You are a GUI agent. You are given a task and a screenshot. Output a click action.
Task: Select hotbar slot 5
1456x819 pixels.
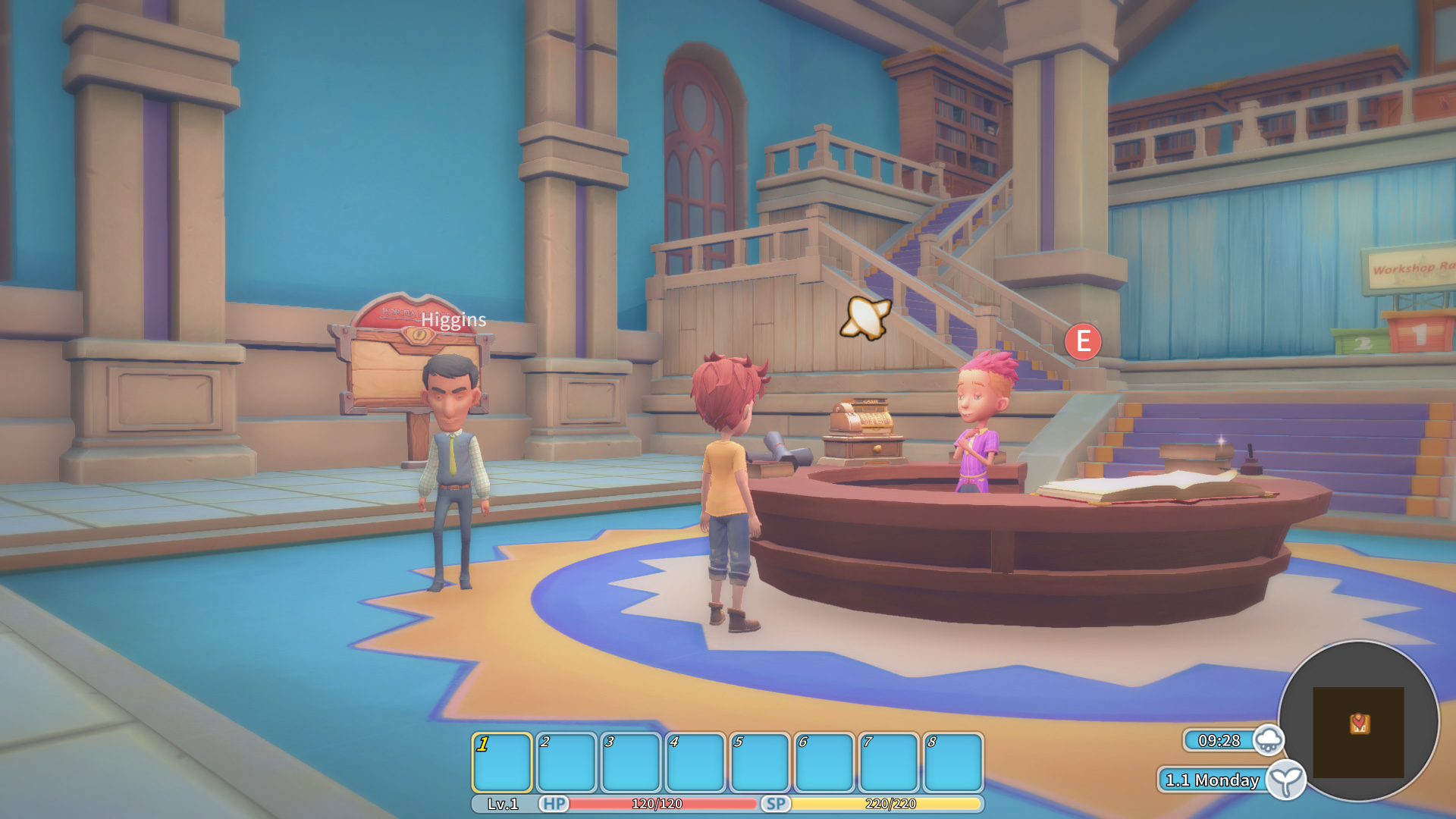[761, 762]
